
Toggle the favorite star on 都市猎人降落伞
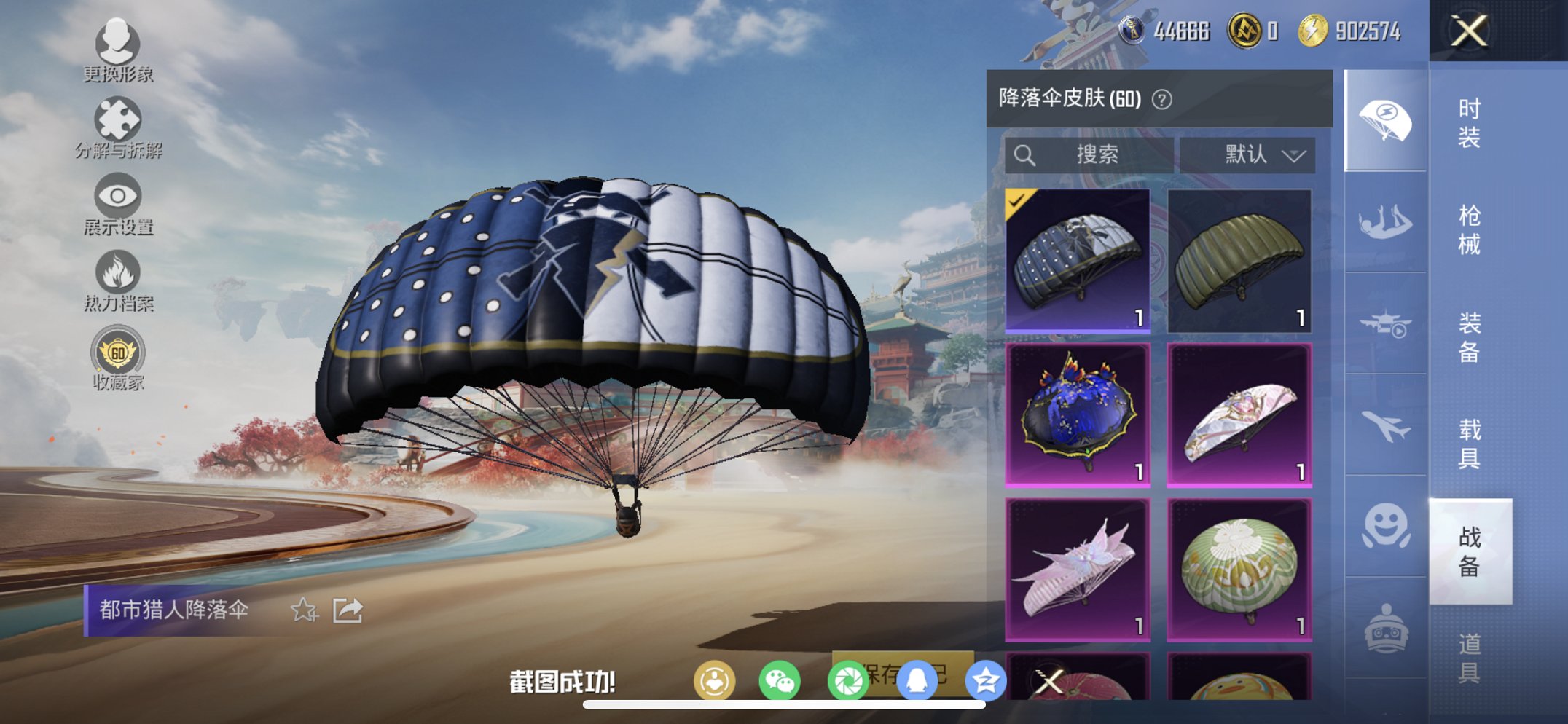tap(306, 610)
